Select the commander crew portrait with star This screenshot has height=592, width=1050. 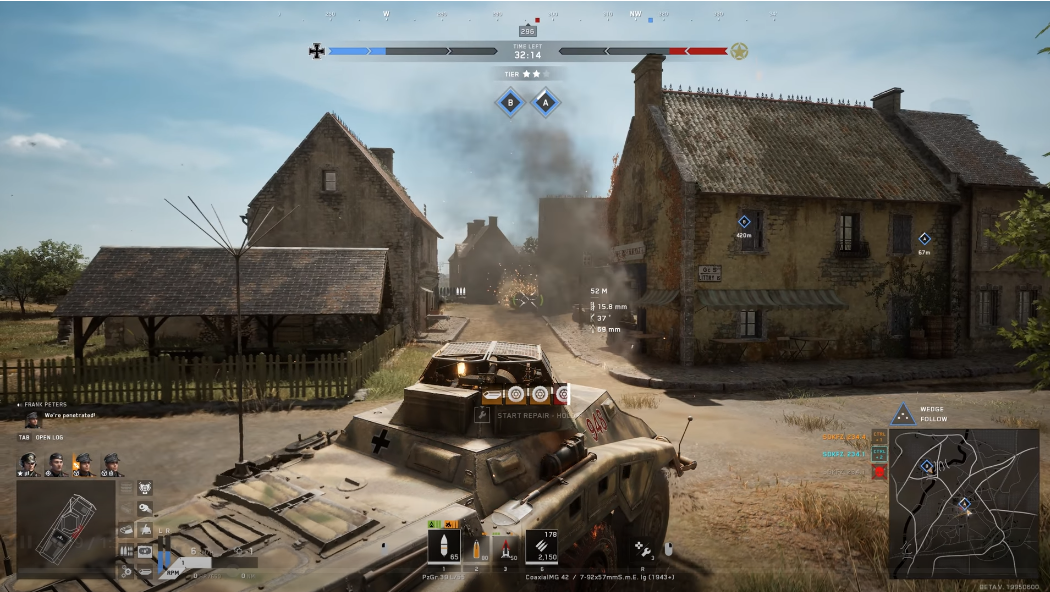[x=29, y=464]
